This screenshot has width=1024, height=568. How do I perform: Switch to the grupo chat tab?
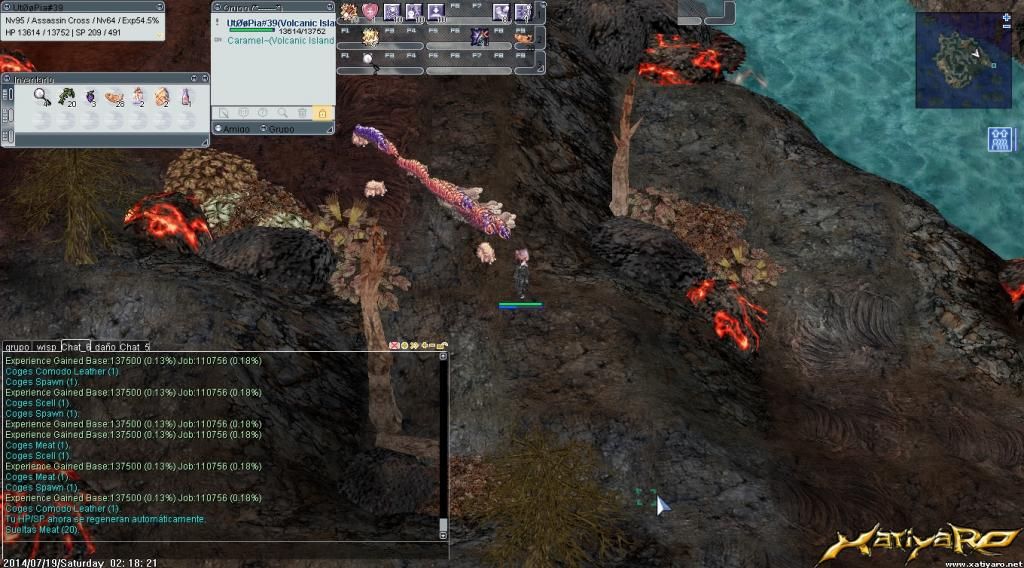17,346
